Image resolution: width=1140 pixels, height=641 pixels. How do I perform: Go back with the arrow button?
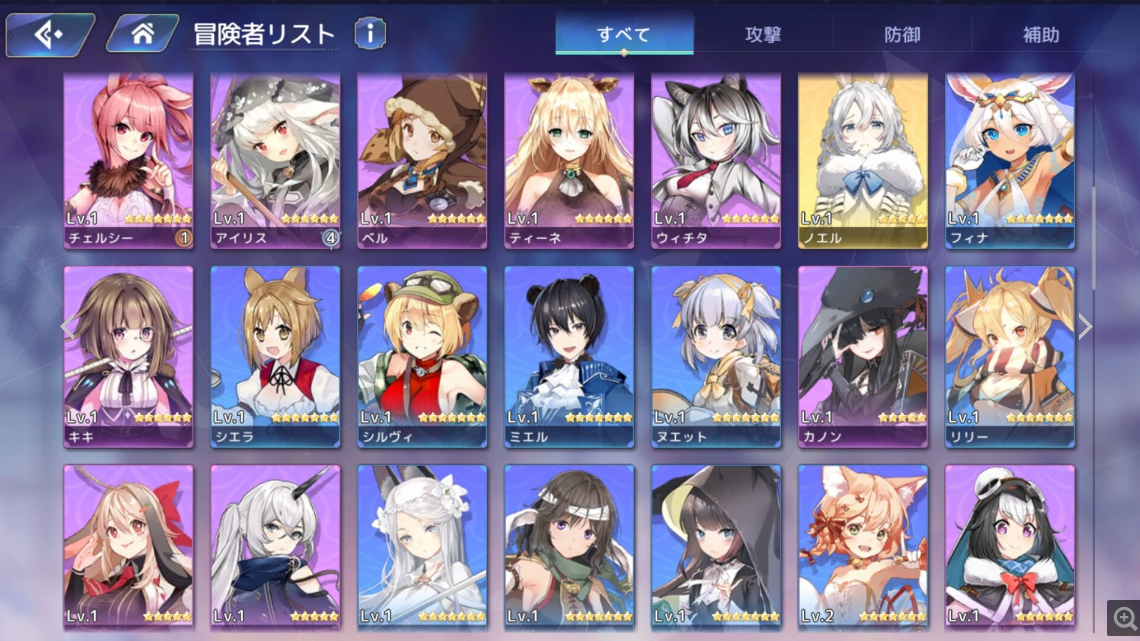click(x=48, y=34)
